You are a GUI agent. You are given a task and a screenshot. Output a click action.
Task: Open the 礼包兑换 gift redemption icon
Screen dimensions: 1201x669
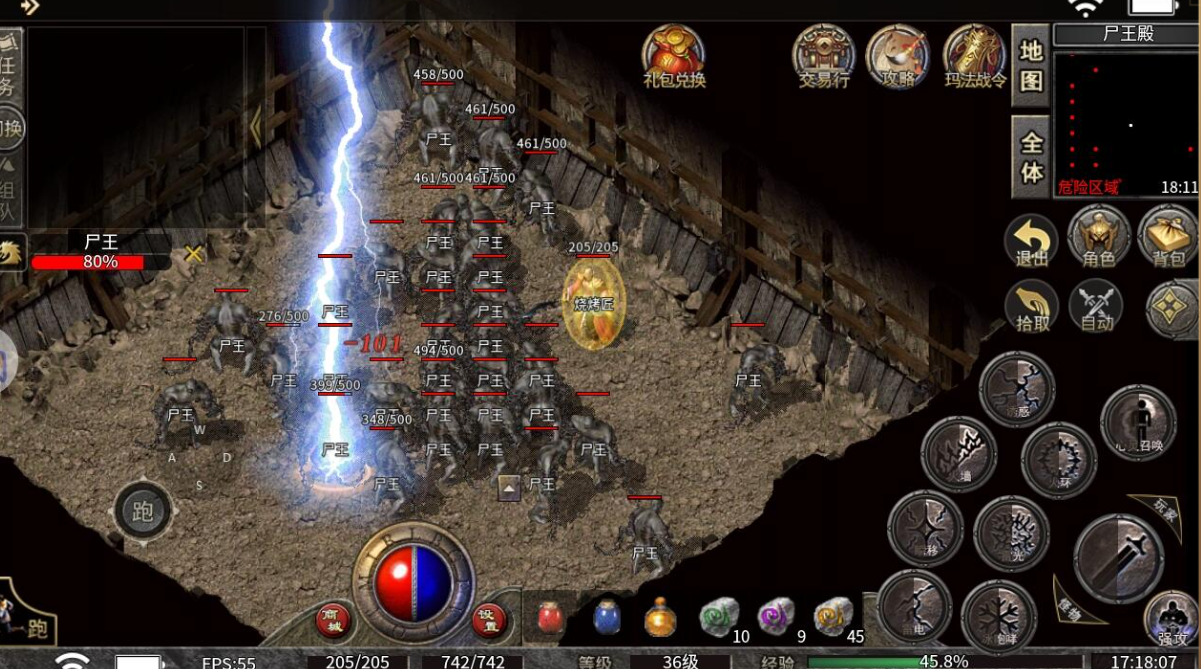(674, 56)
